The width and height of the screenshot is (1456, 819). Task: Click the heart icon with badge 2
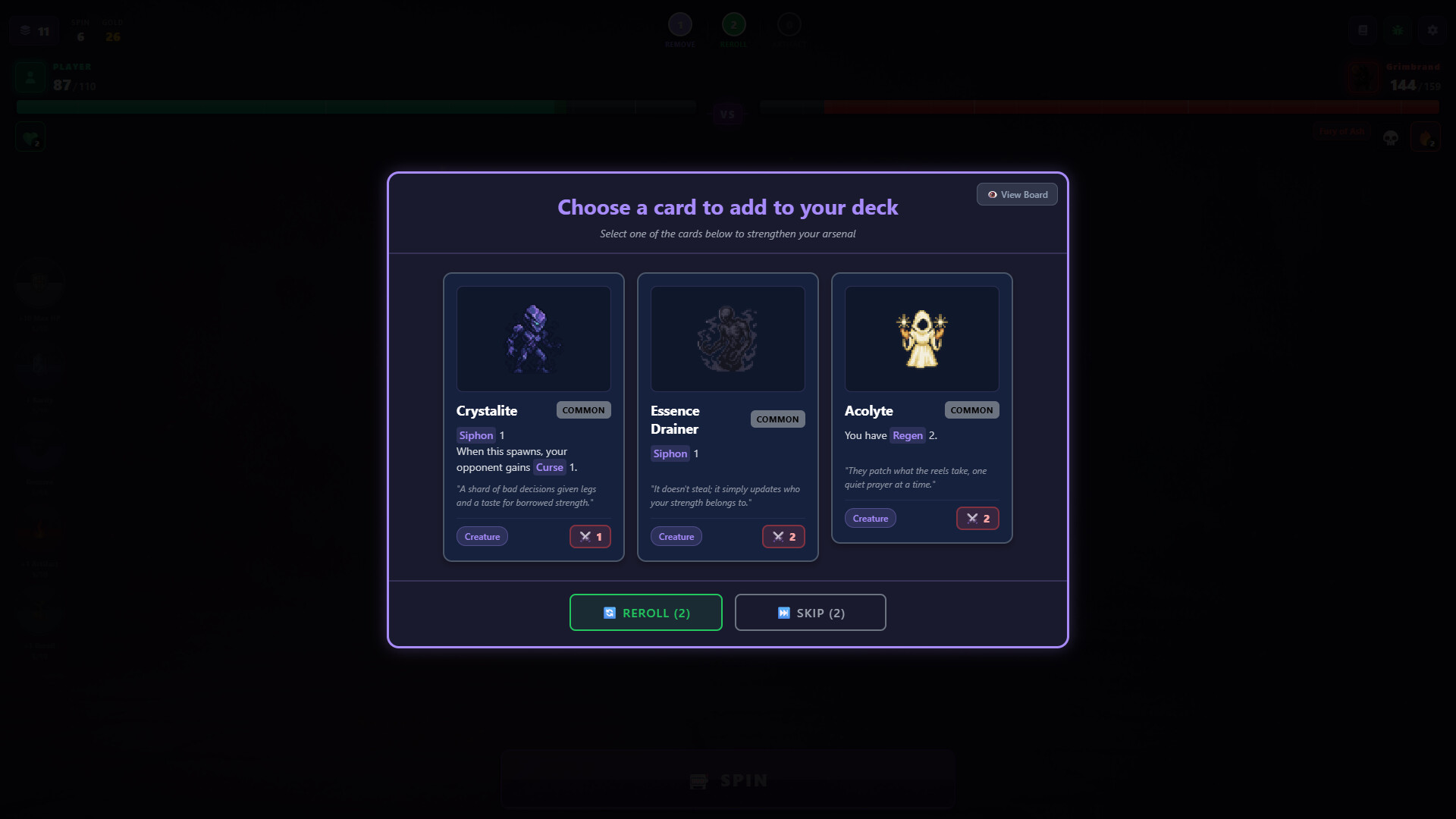tap(30, 136)
